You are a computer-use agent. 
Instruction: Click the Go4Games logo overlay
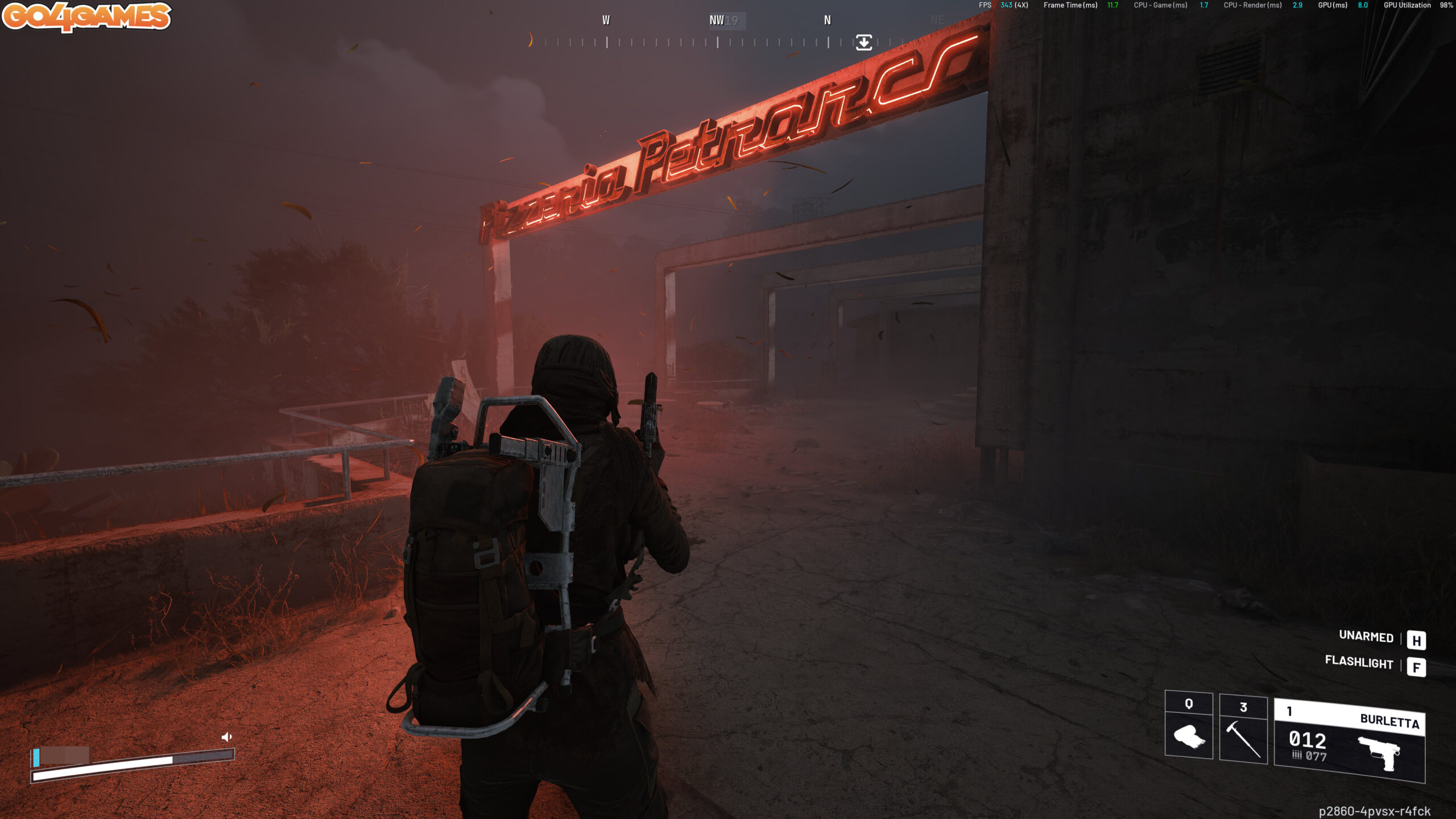[87, 16]
